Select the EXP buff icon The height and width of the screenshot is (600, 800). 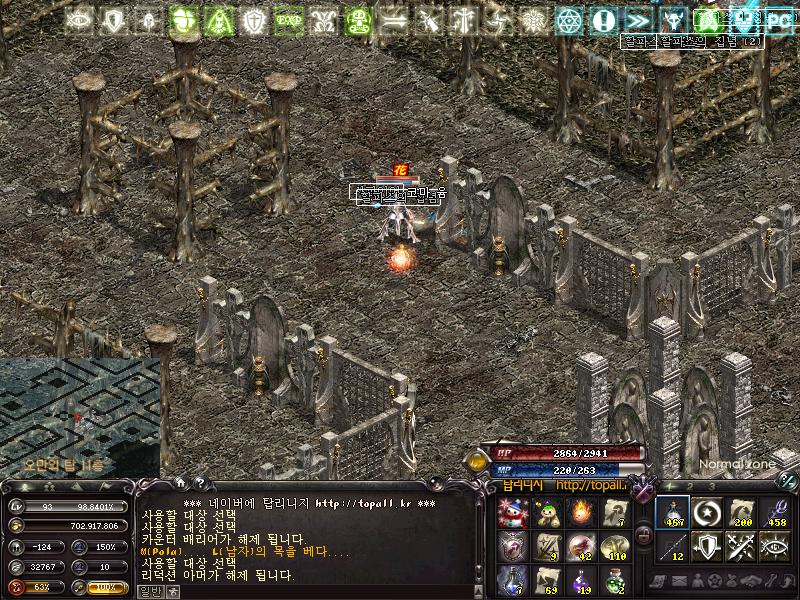[288, 19]
